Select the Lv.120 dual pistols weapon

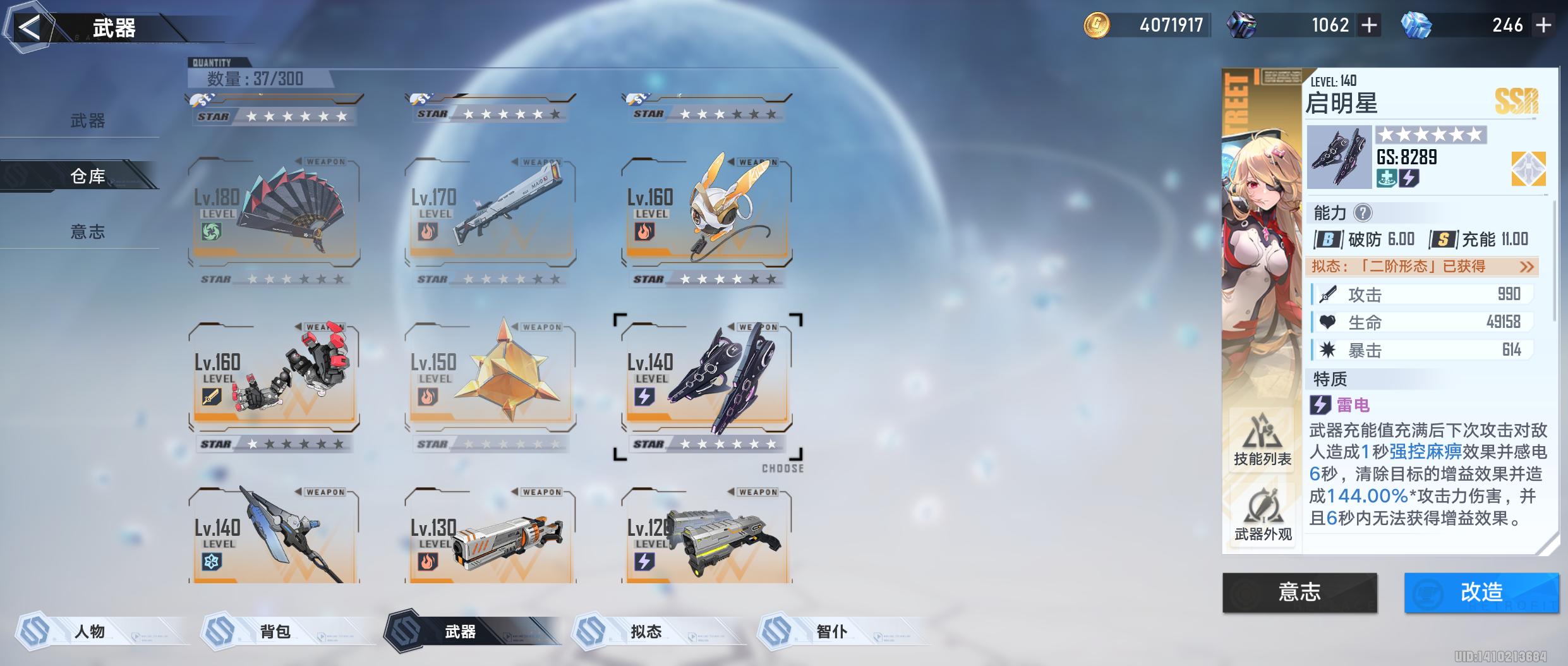click(706, 537)
